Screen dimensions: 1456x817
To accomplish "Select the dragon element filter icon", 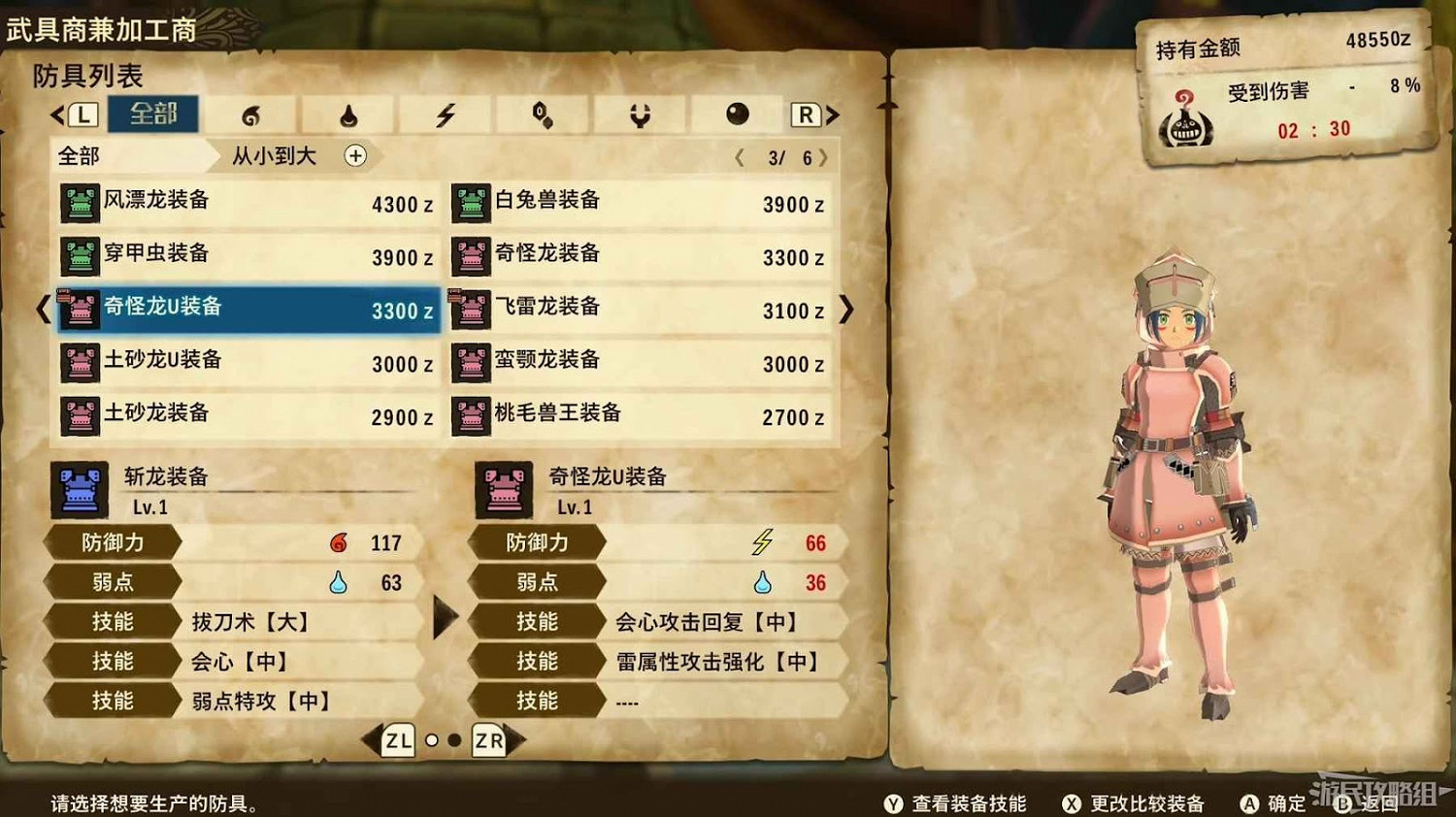I will click(640, 114).
